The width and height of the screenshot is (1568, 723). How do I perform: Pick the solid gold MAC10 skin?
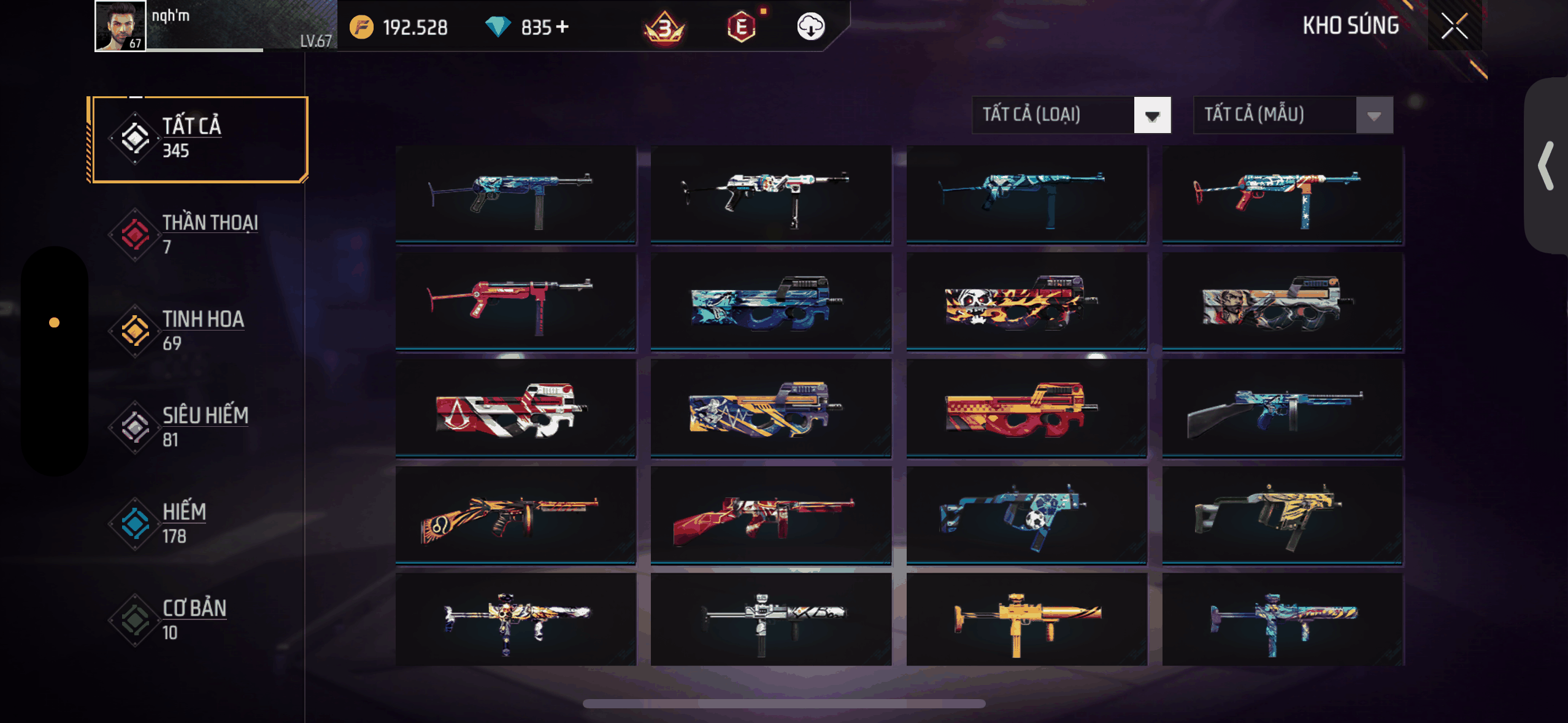coord(1026,619)
